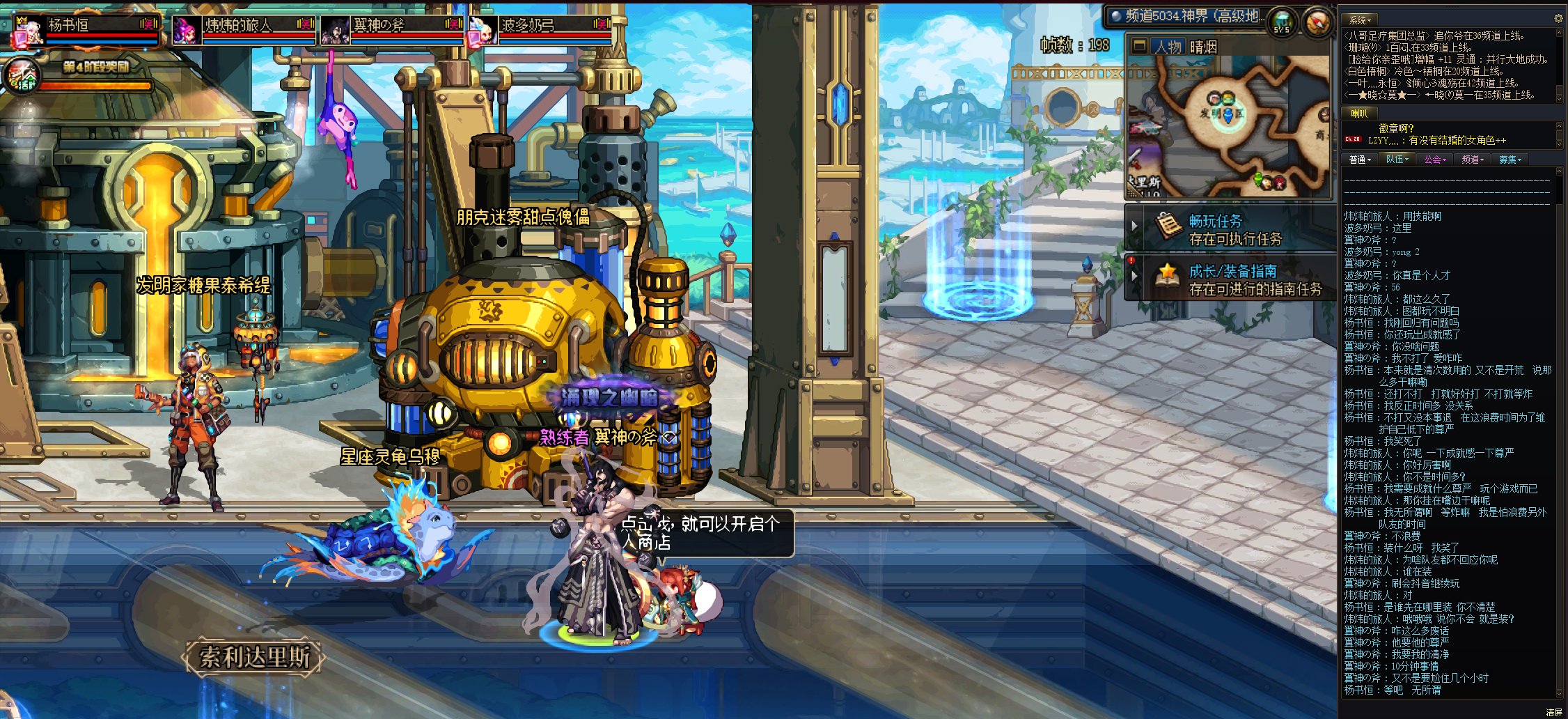Switch chat to the 普通 channel

click(x=1360, y=160)
